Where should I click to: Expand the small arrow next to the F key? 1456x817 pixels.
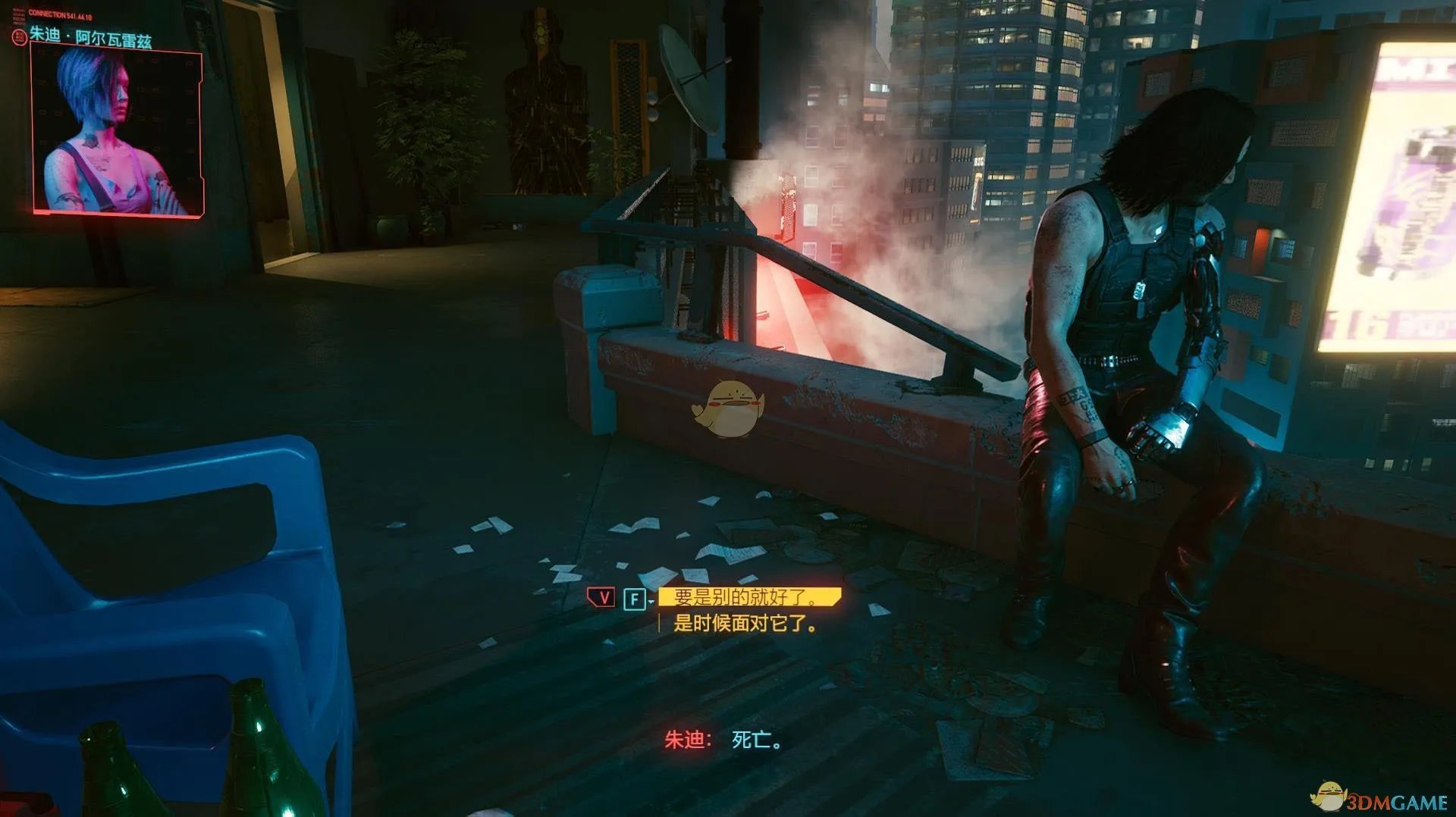pos(650,602)
